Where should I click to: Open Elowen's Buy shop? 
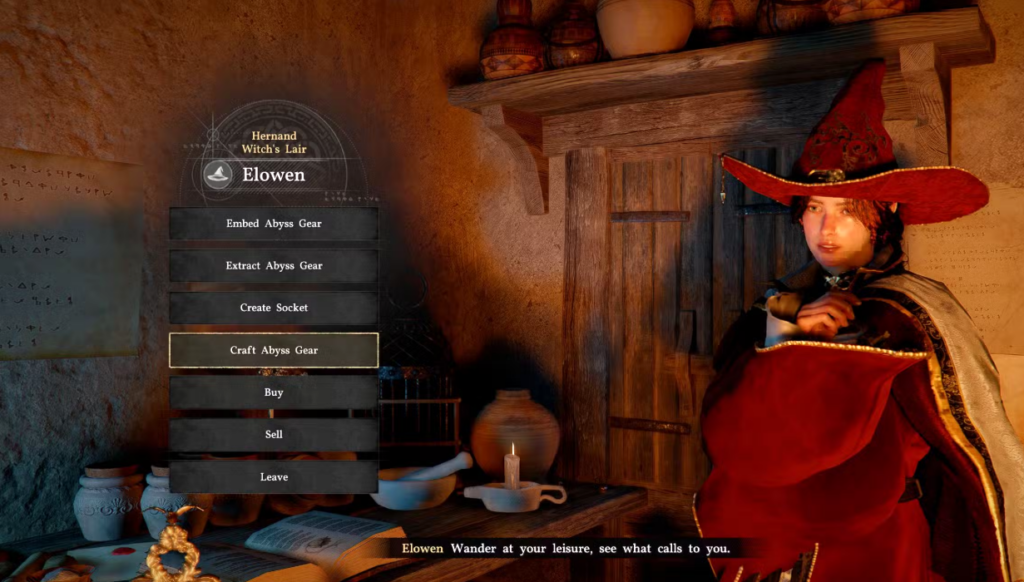click(273, 393)
